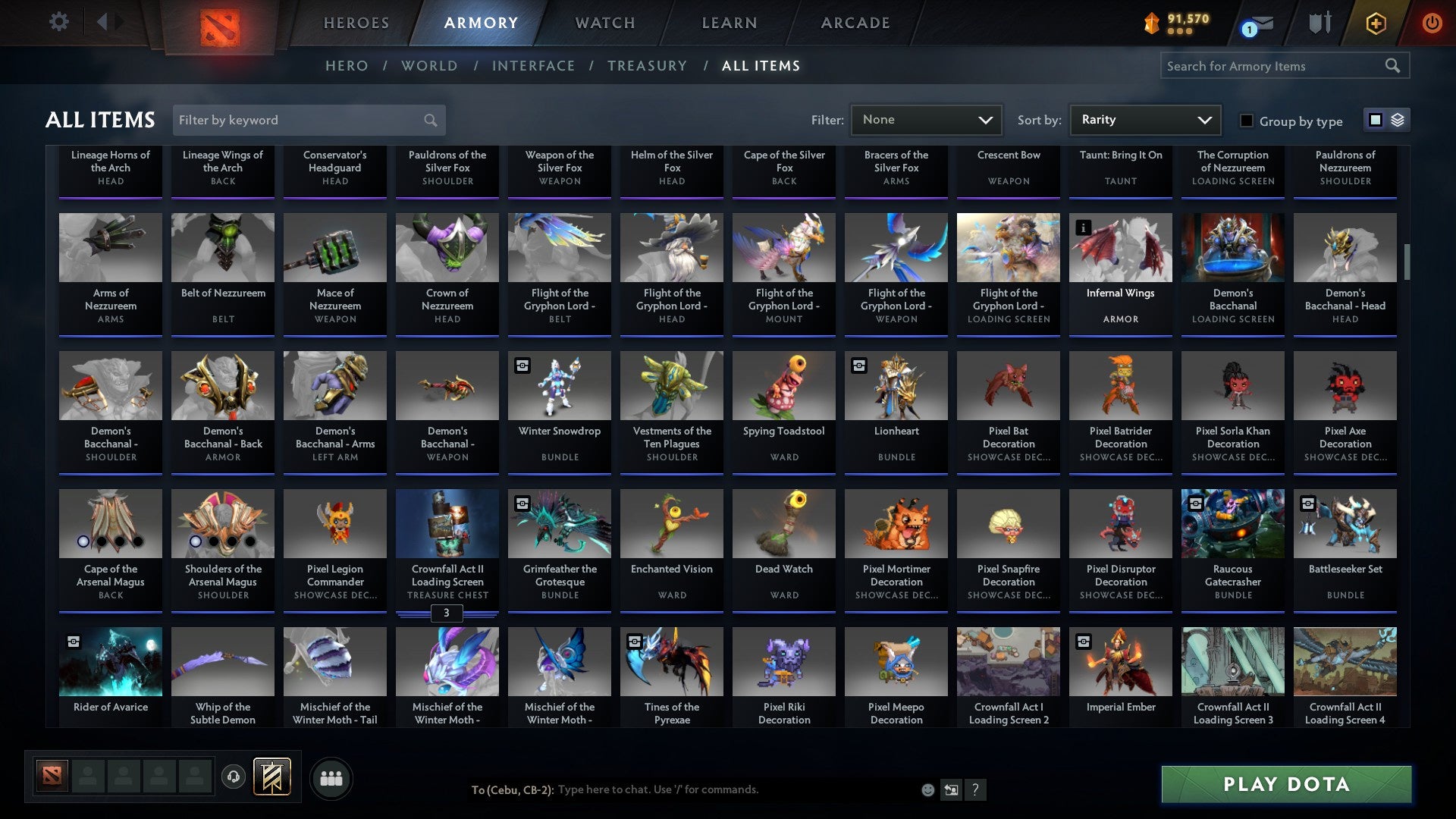Viewport: 1456px width, 819px height.
Task: Open the Sort by Rarity dropdown
Action: pyautogui.click(x=1144, y=120)
